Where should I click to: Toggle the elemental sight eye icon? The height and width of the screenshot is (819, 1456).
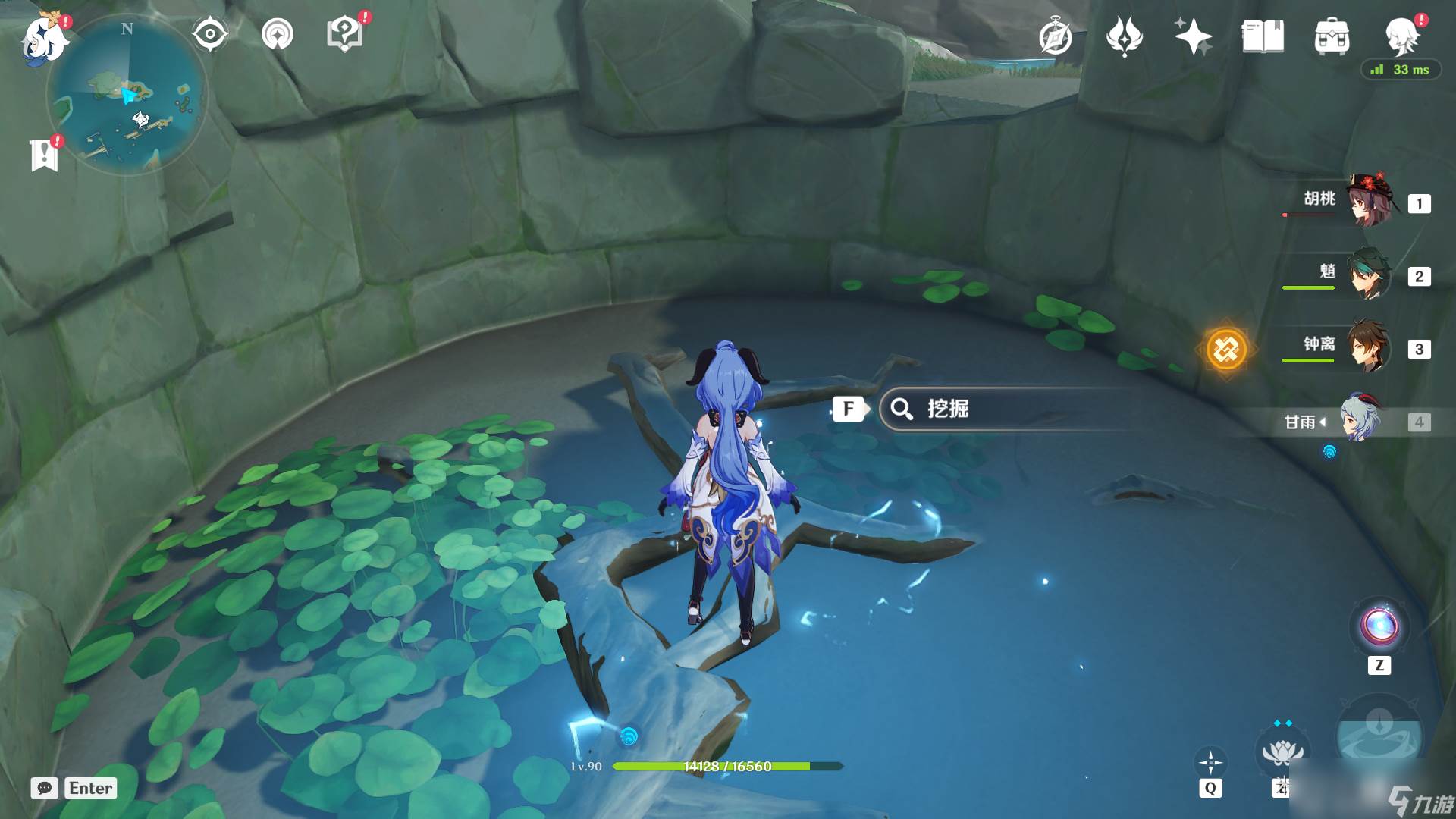point(210,35)
